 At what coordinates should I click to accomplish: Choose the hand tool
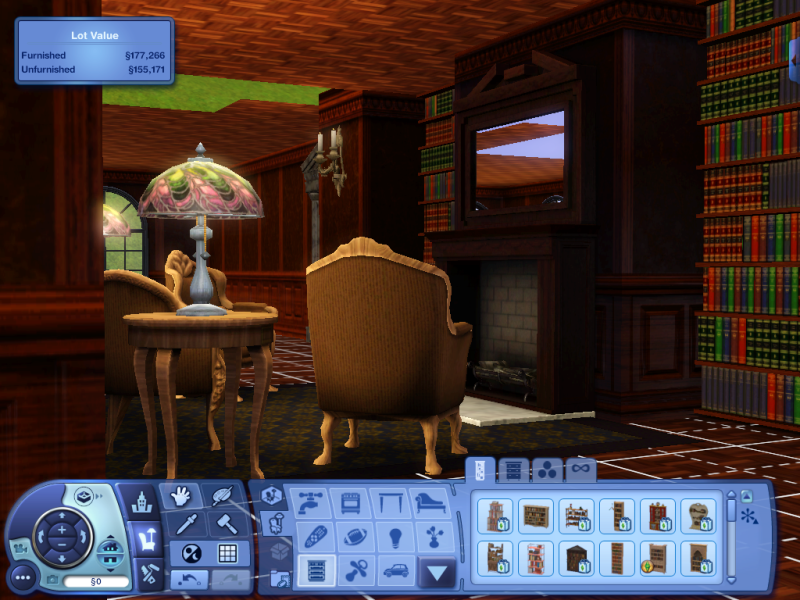pos(180,496)
